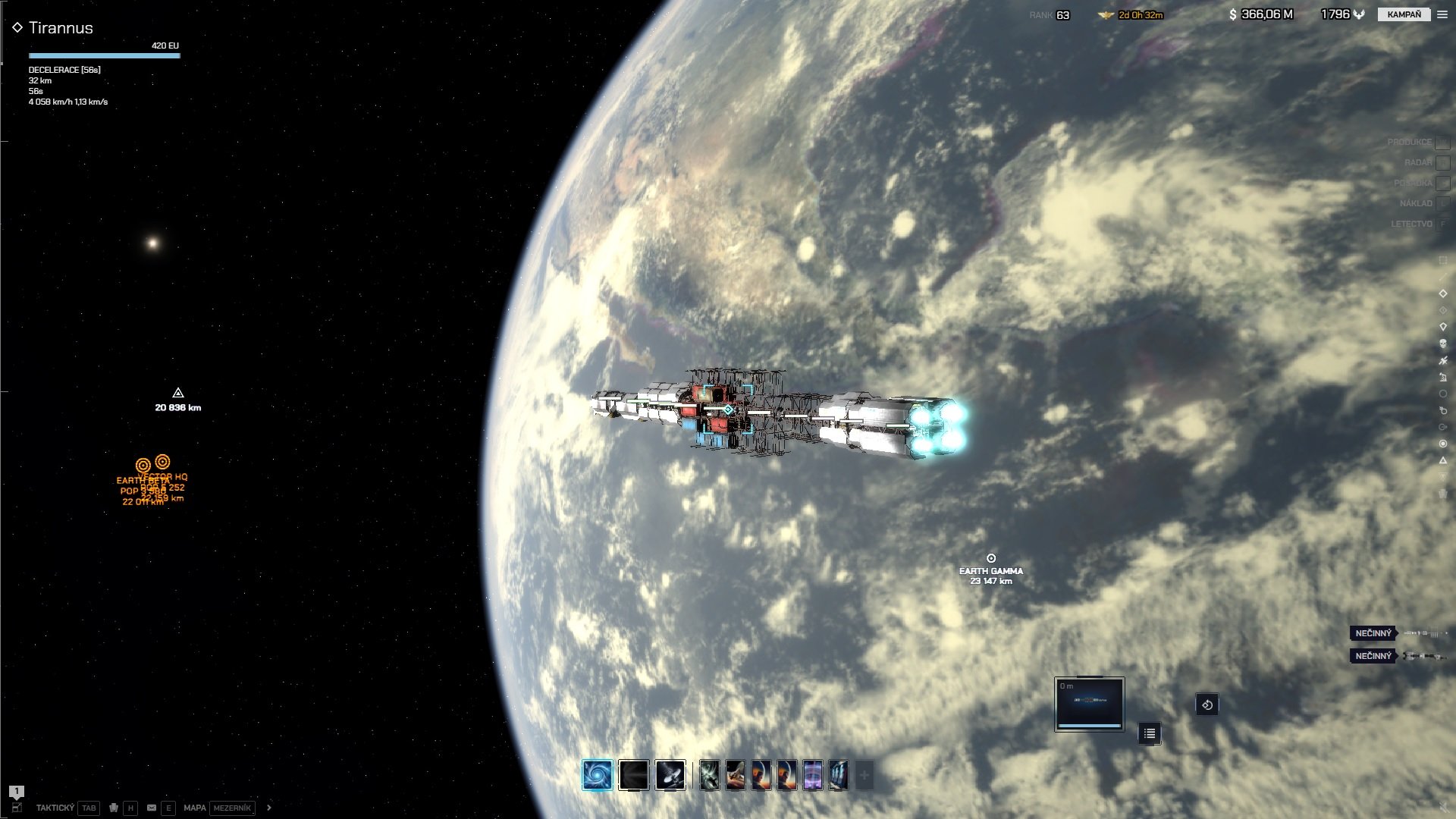Click the rotate arrow button
This screenshot has width=1456, height=819.
pyautogui.click(x=1207, y=704)
